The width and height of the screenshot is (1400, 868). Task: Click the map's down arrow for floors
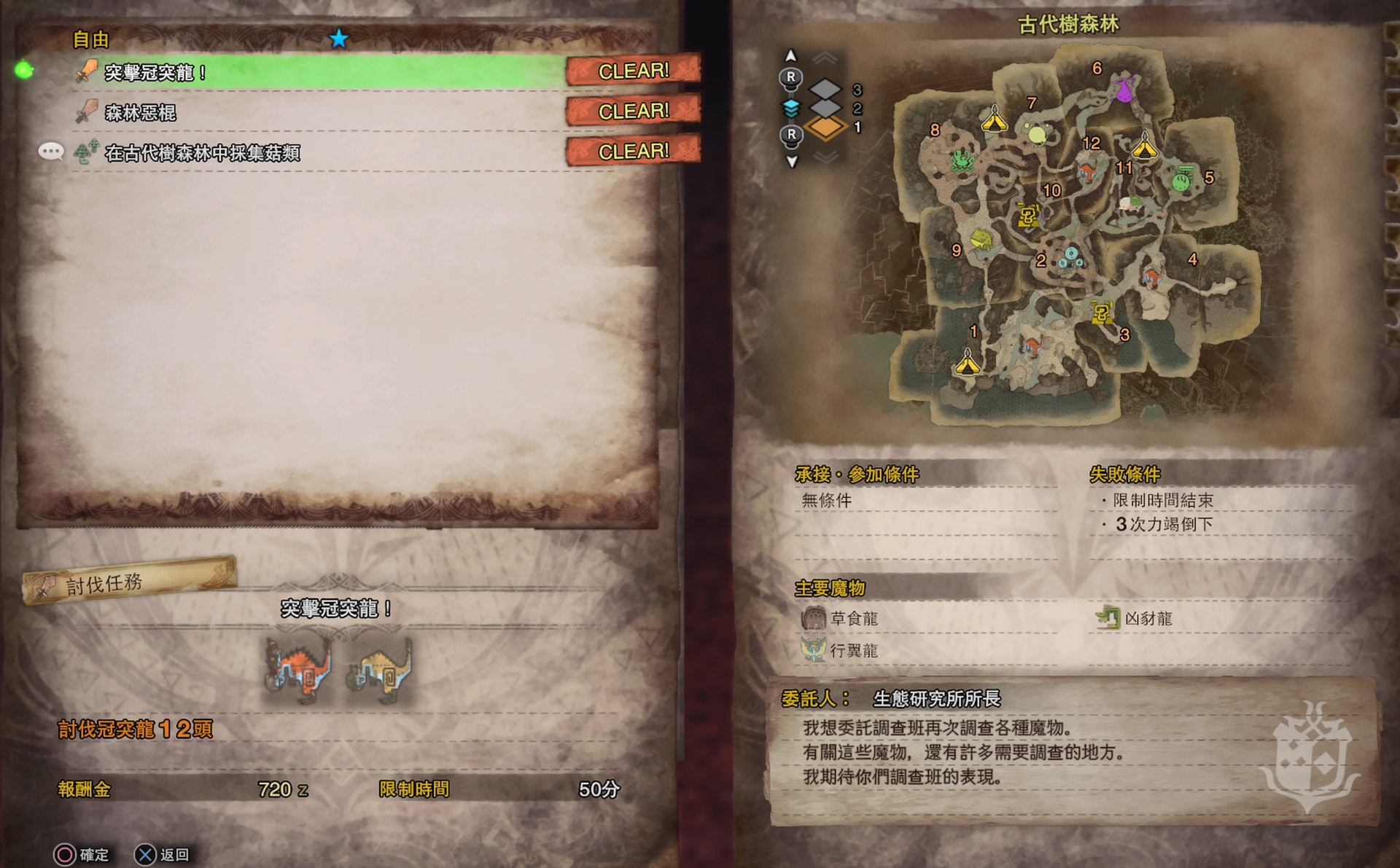tap(791, 161)
